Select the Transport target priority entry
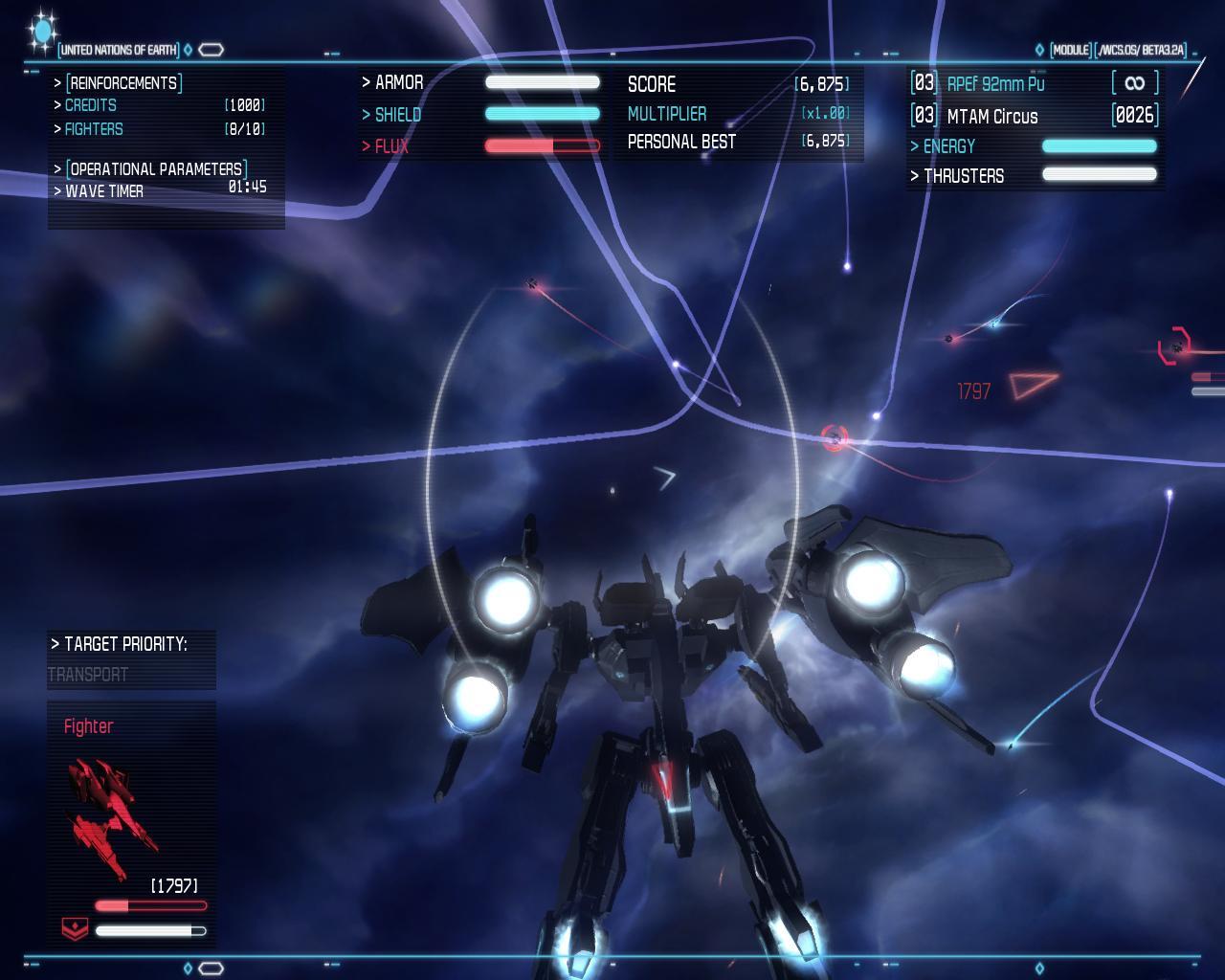 tap(88, 675)
